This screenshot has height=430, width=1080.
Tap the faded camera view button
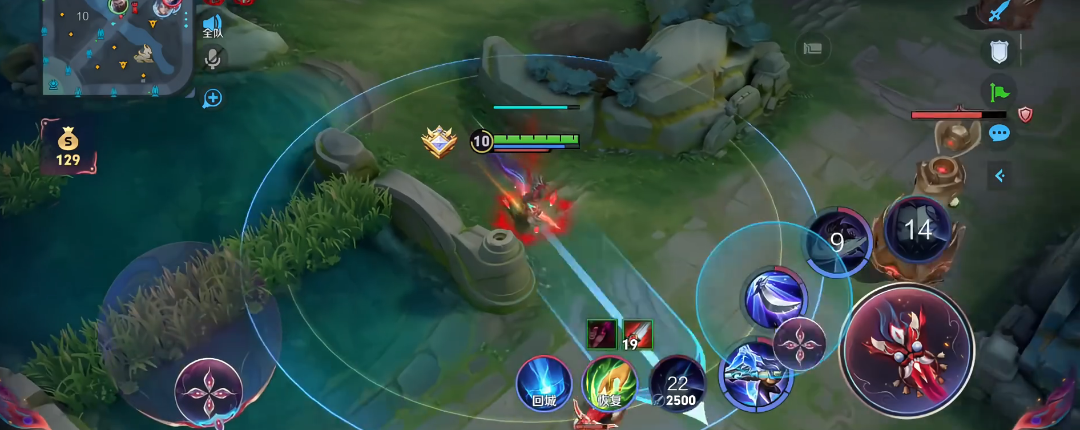coord(813,47)
